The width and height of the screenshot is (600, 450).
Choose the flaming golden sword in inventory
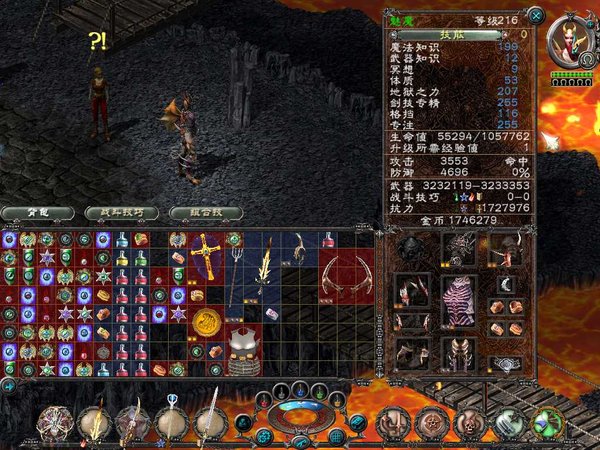pos(265,270)
